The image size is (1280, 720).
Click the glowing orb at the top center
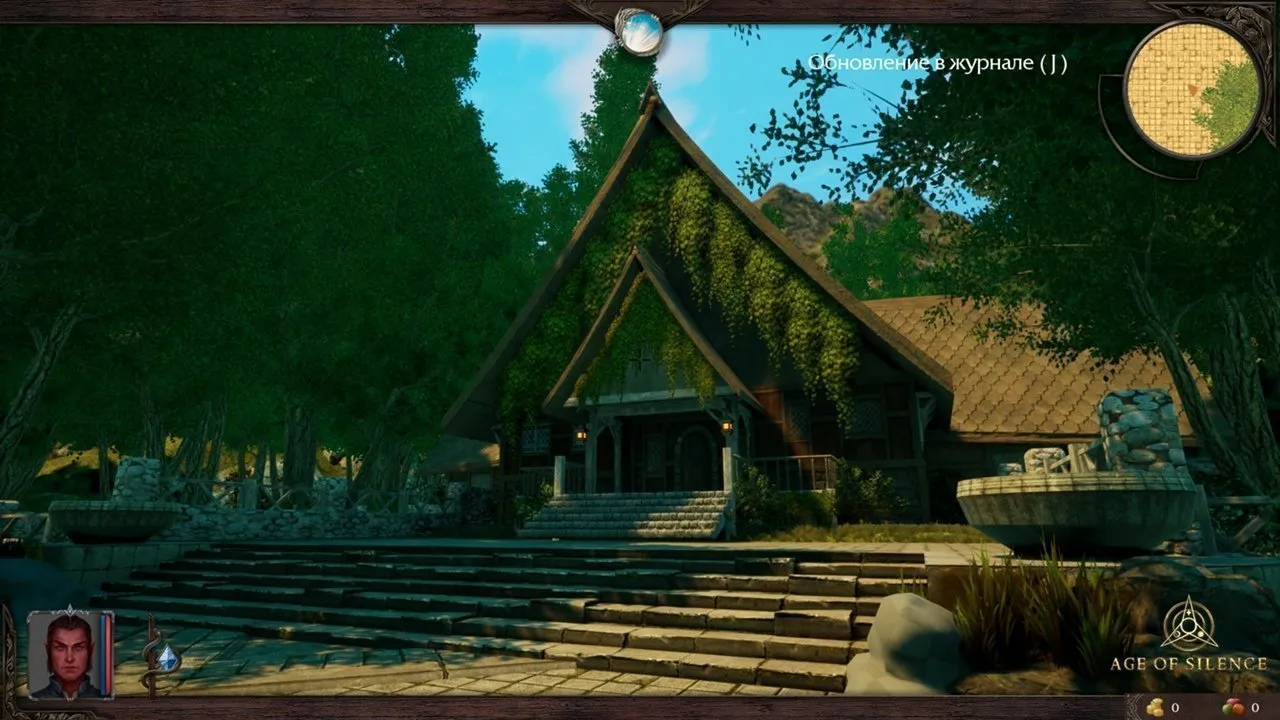pos(639,31)
